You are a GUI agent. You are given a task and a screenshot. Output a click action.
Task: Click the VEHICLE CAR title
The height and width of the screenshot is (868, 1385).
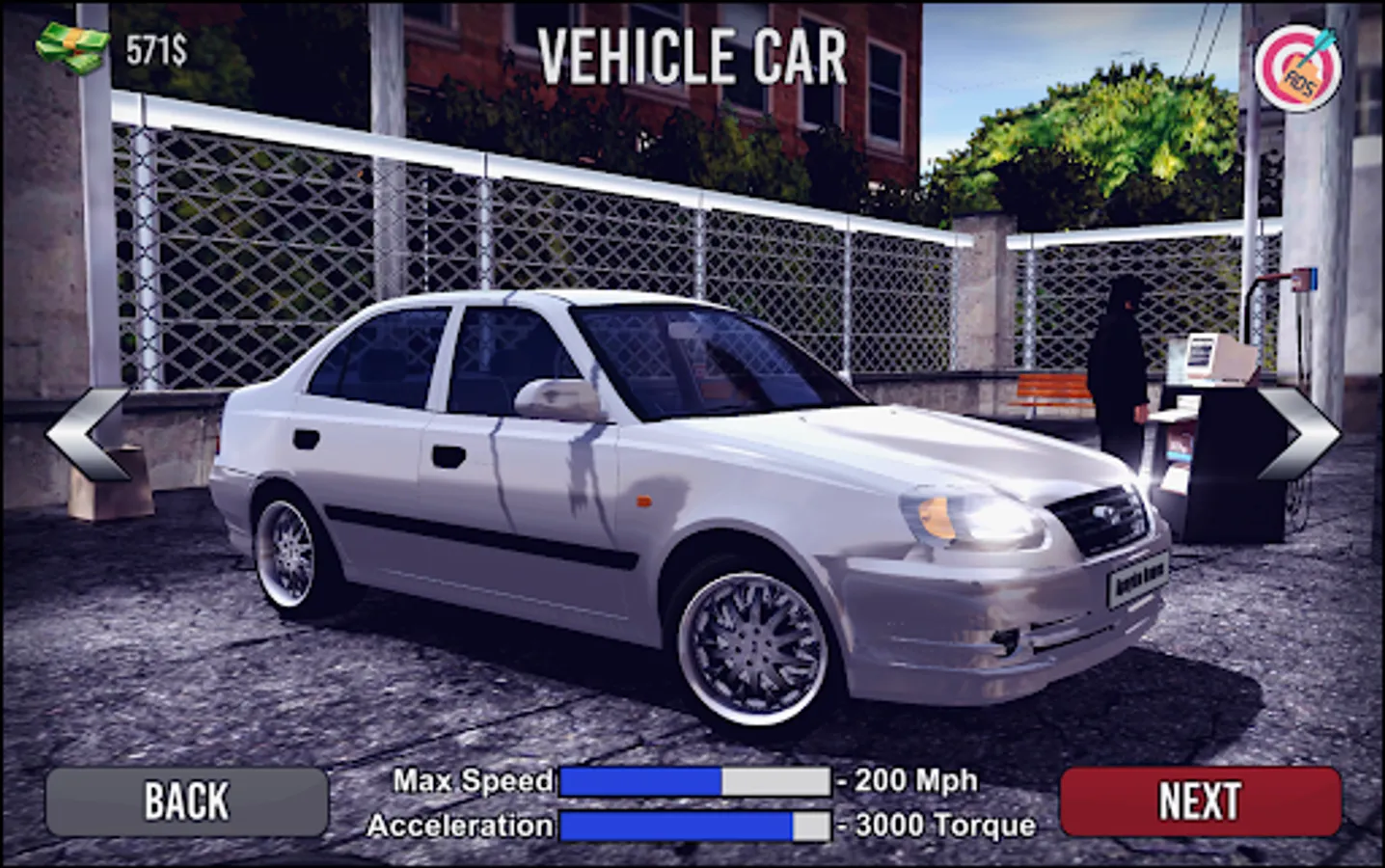click(x=691, y=56)
